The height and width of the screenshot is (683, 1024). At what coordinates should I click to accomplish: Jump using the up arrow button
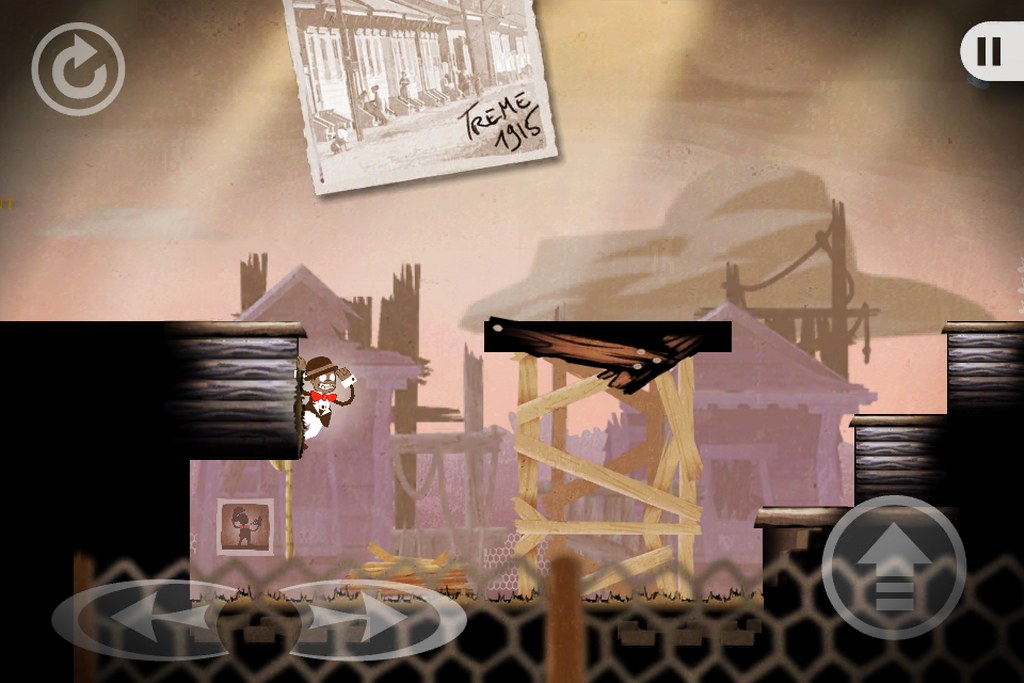pos(894,568)
